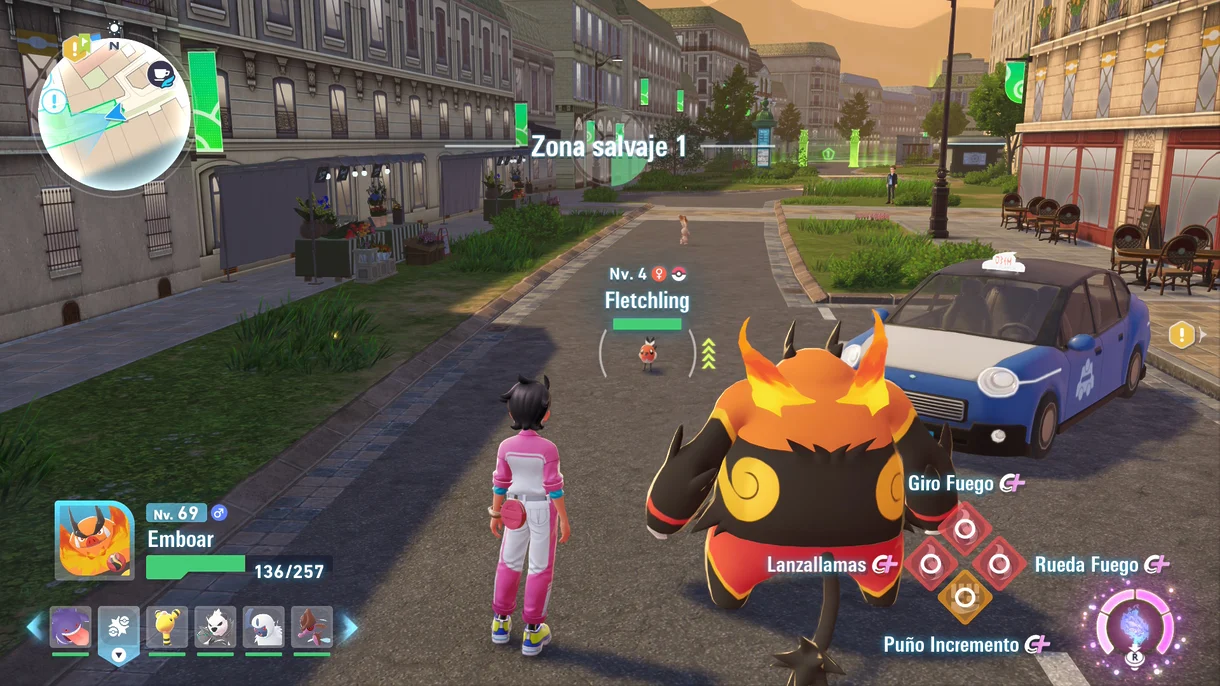Click the party bar's right arrow
The height and width of the screenshot is (686, 1220).
[x=350, y=627]
